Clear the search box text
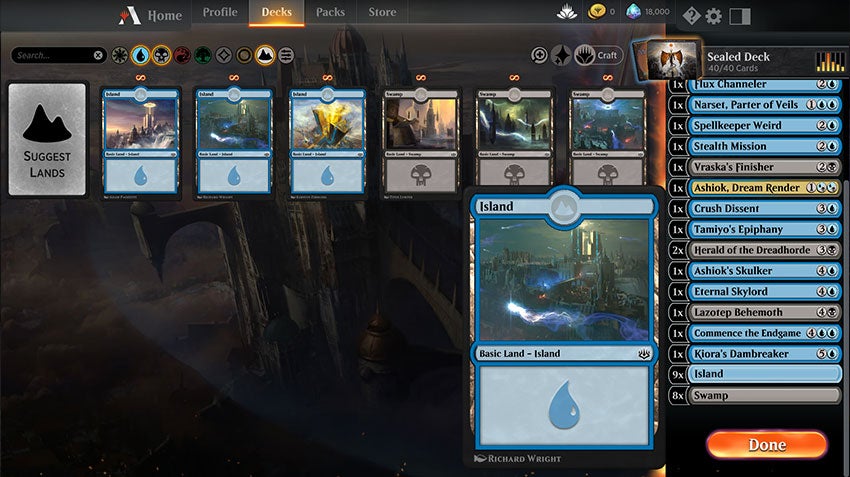This screenshot has height=477, width=850. (98, 55)
